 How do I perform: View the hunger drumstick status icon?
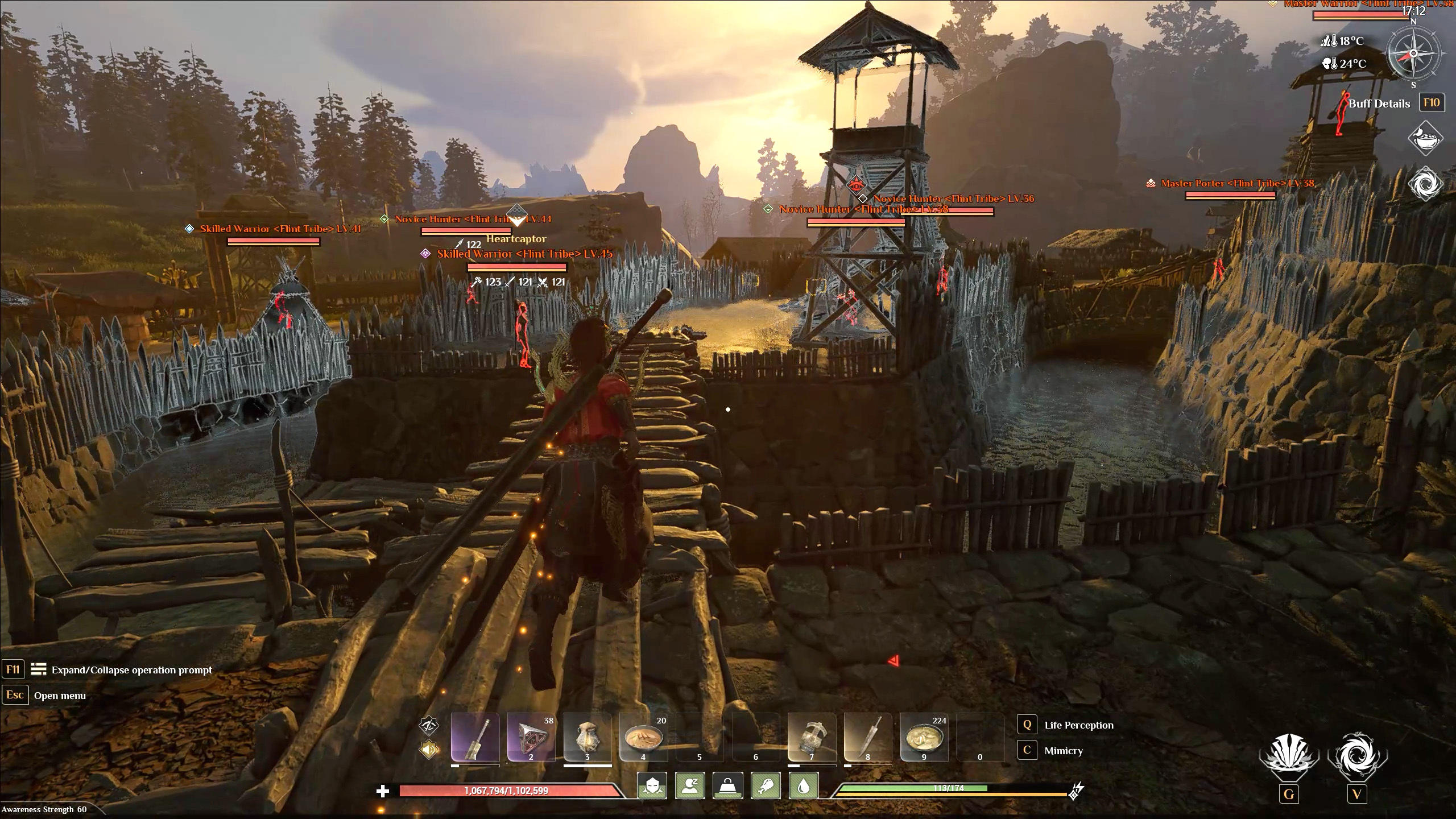(x=766, y=786)
